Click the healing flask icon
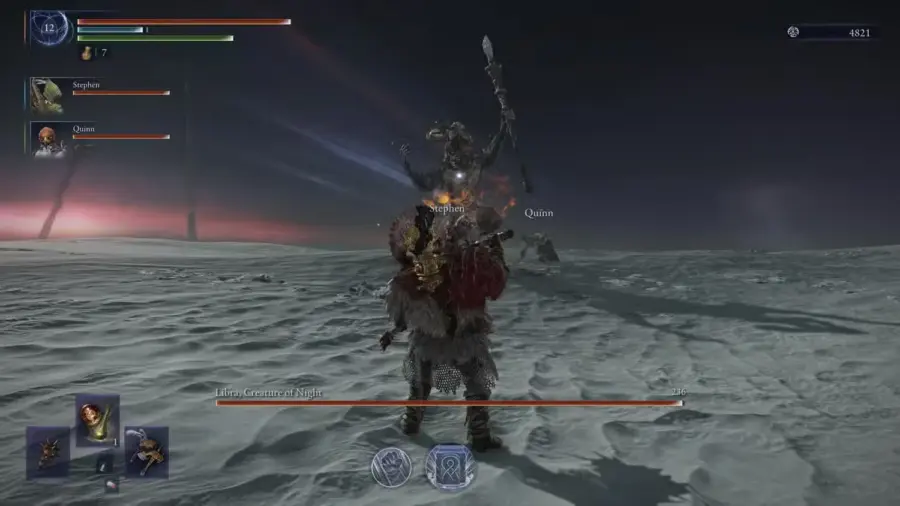Viewport: 900px width, 506px height. (x=86, y=52)
